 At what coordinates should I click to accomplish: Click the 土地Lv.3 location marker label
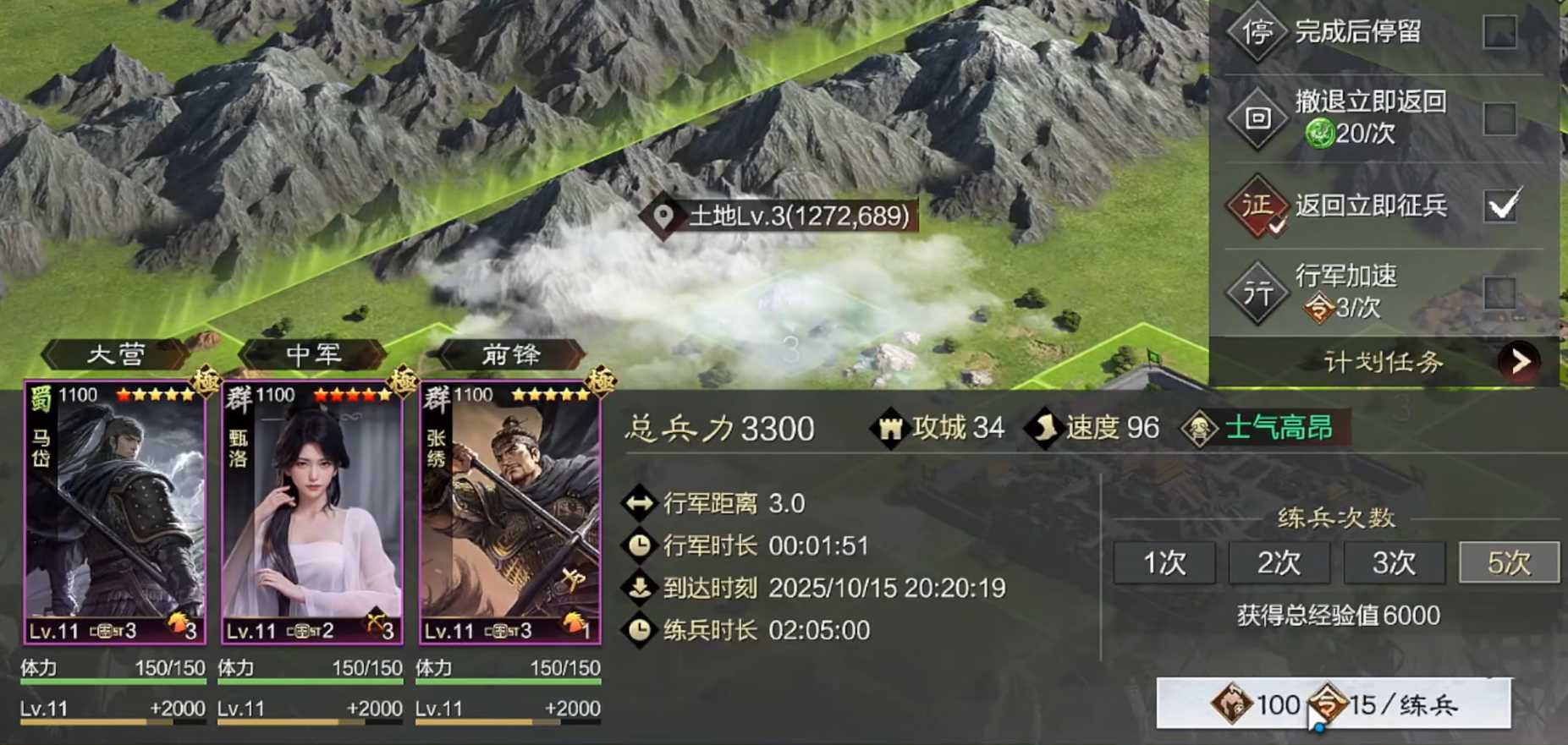click(x=780, y=216)
